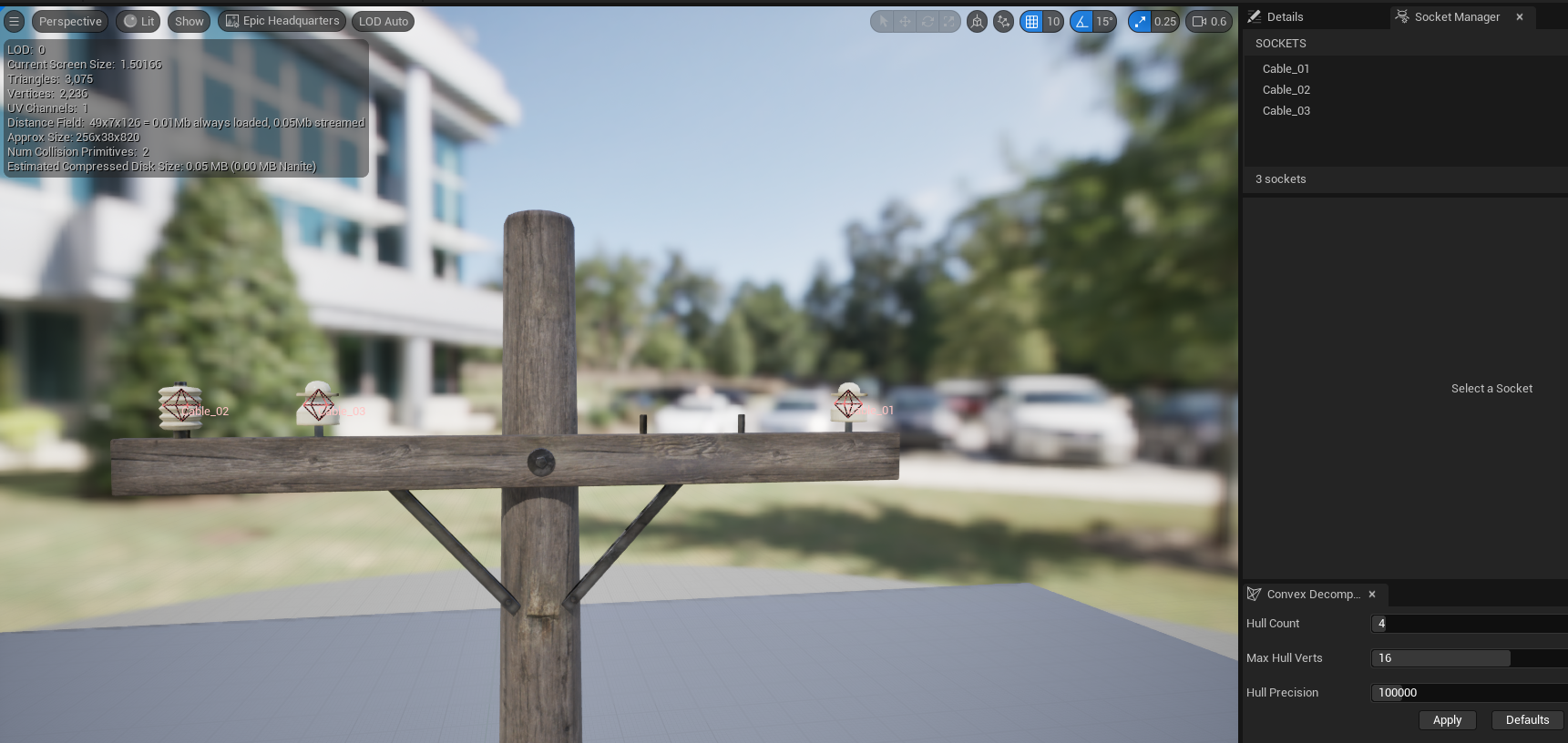Toggle grid snapping off
1568x743 pixels.
pos(1032,21)
